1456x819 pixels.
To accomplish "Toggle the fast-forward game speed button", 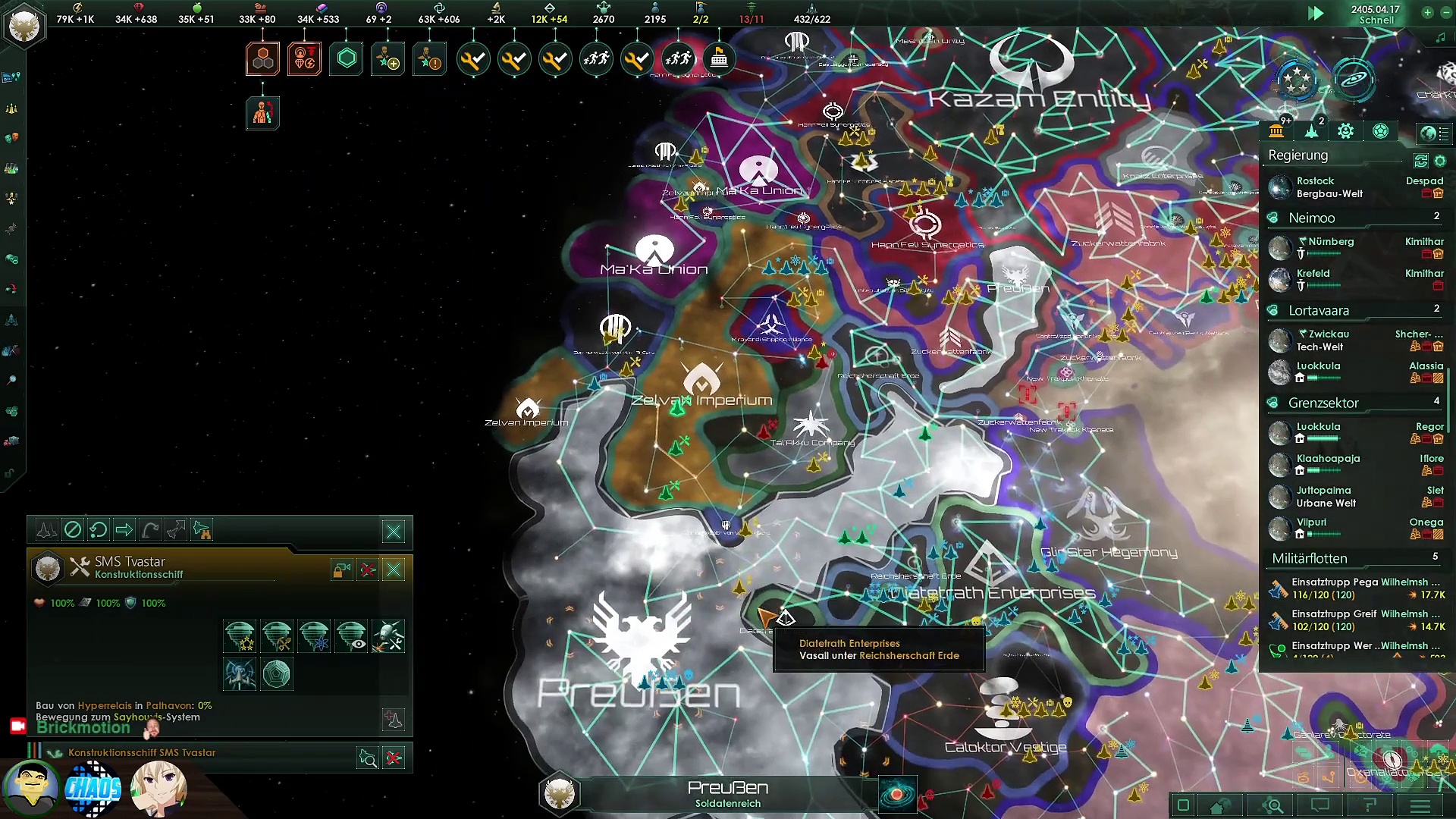I will (x=1316, y=13).
